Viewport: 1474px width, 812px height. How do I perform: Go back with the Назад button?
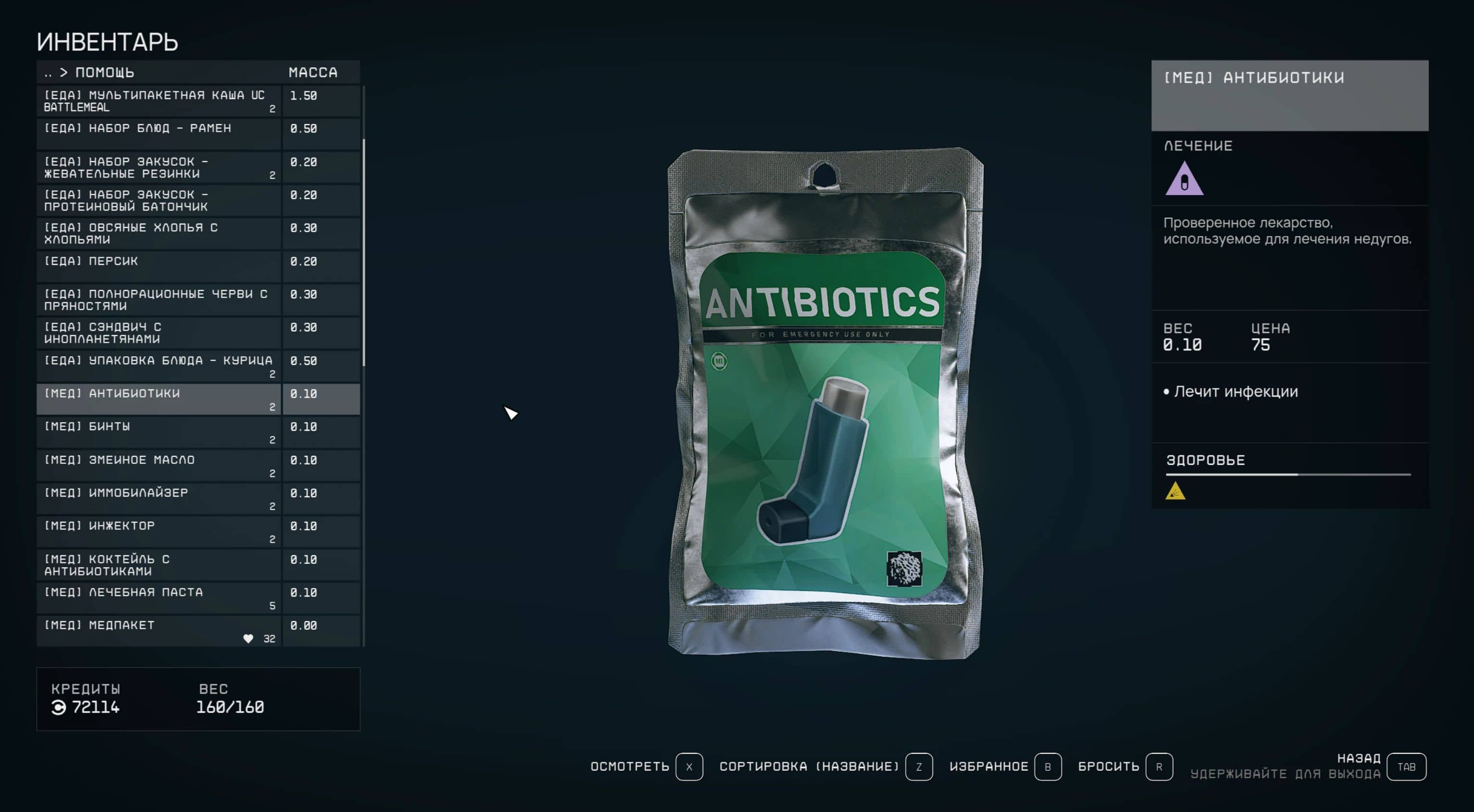click(1407, 767)
